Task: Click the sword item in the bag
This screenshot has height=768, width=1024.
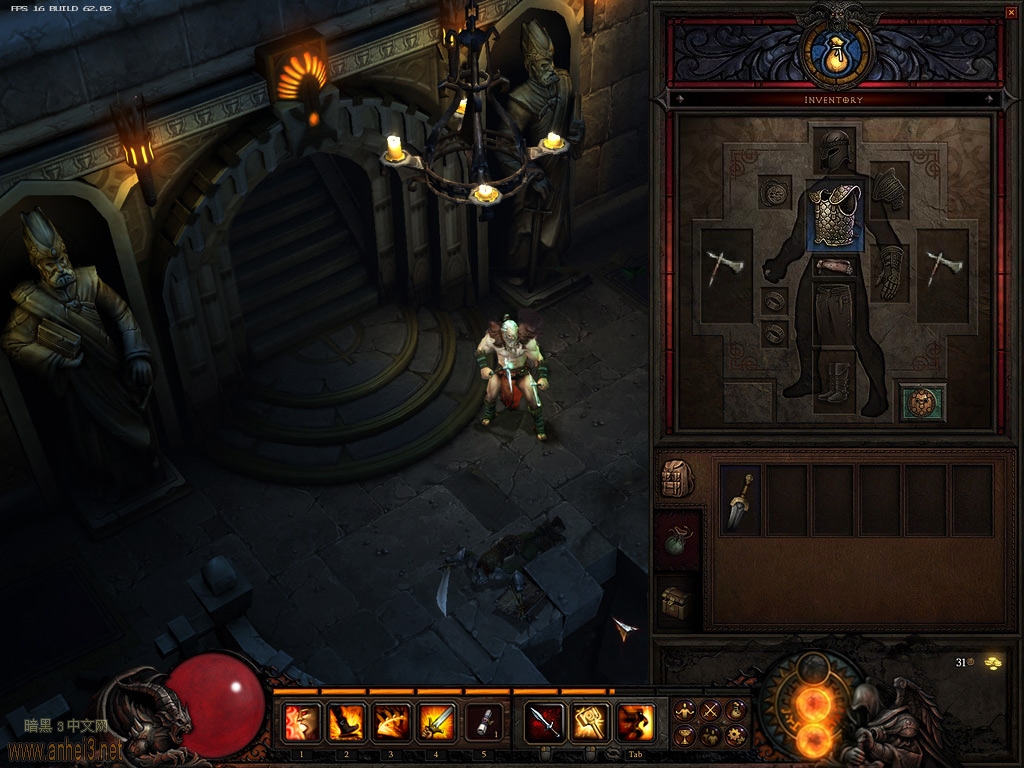Action: 741,500
